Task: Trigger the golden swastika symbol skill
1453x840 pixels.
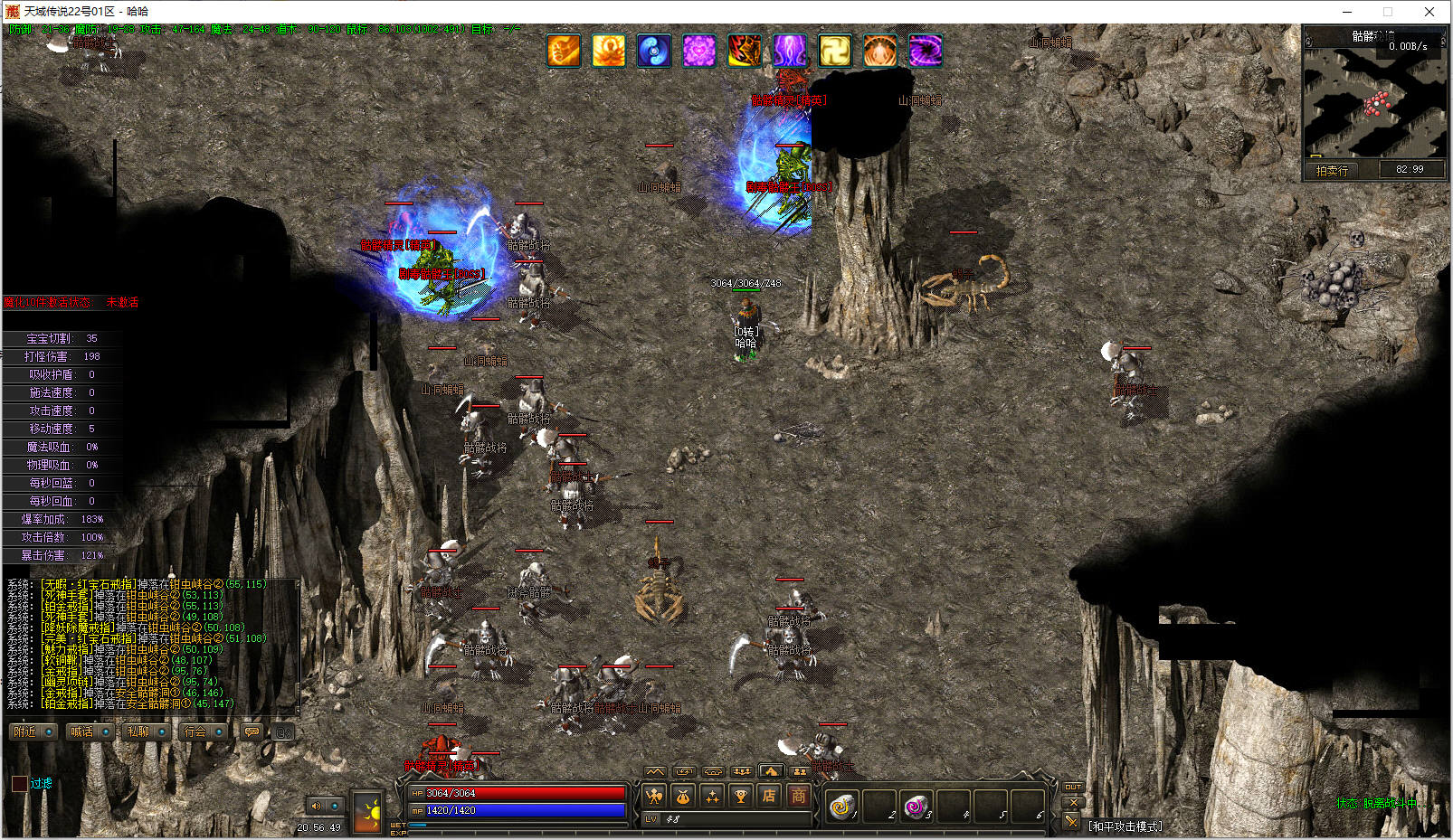Action: [835, 51]
